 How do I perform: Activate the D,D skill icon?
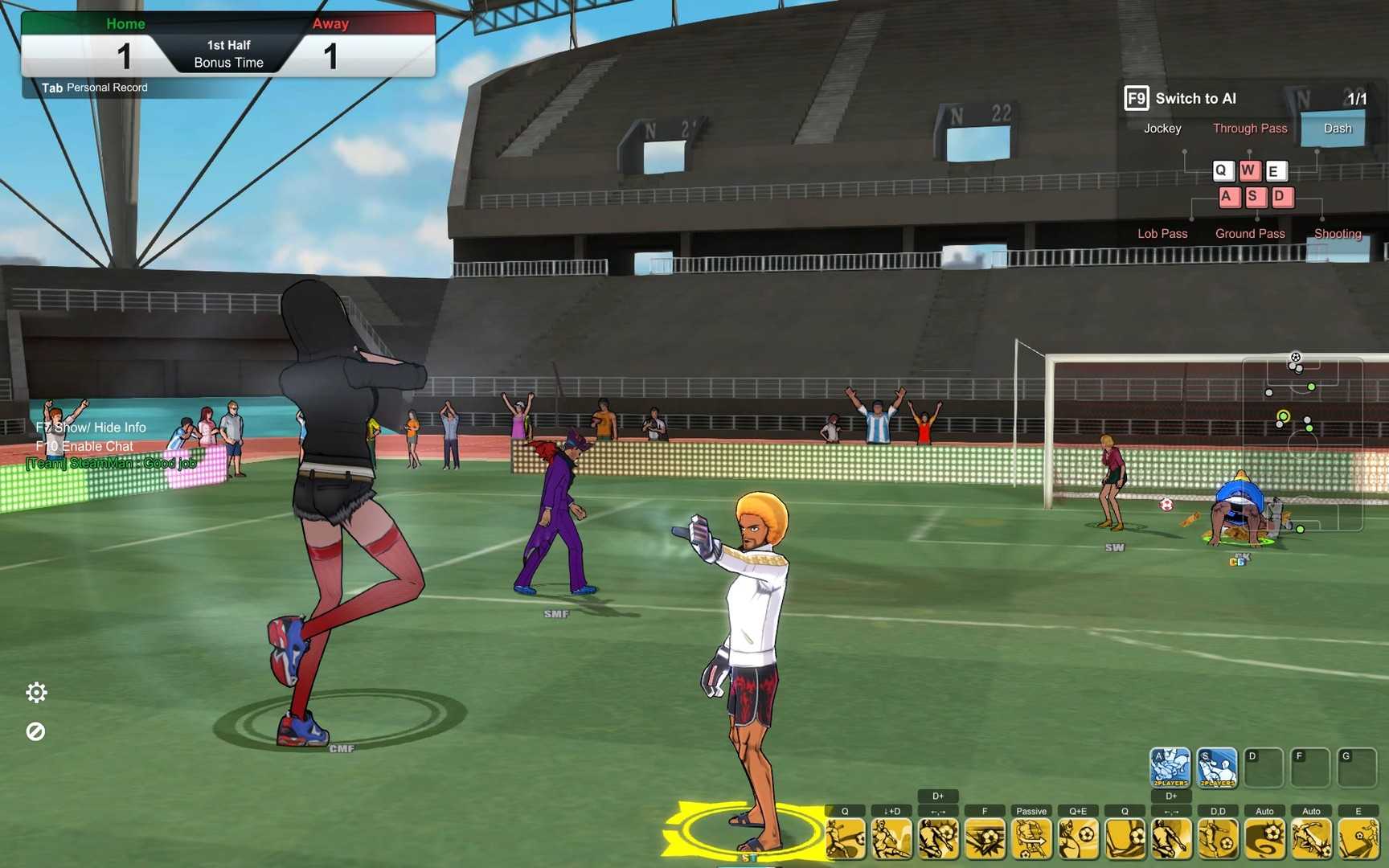1218,839
